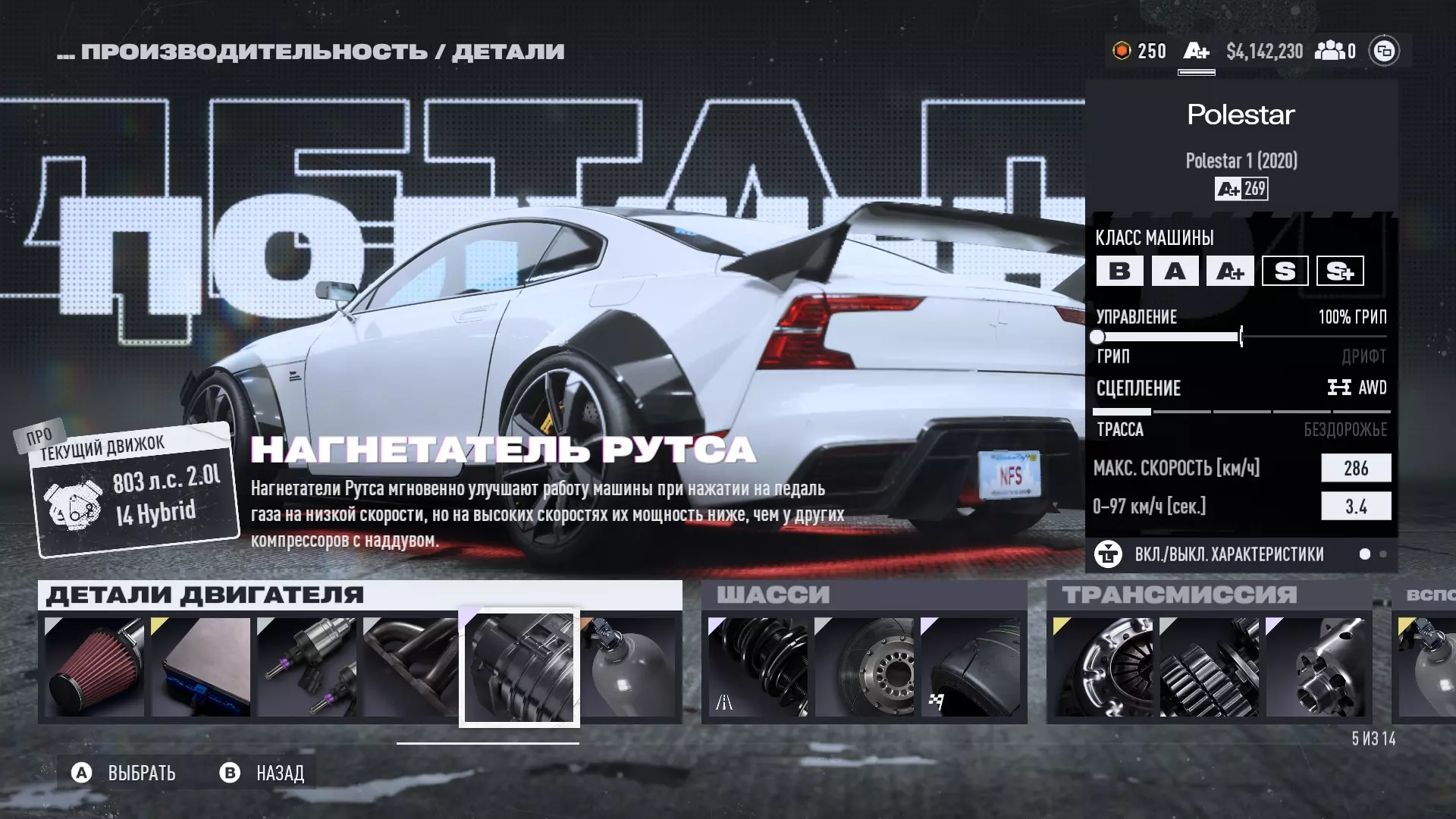Select the S+ car class
The width and height of the screenshot is (1456, 819).
[1340, 271]
